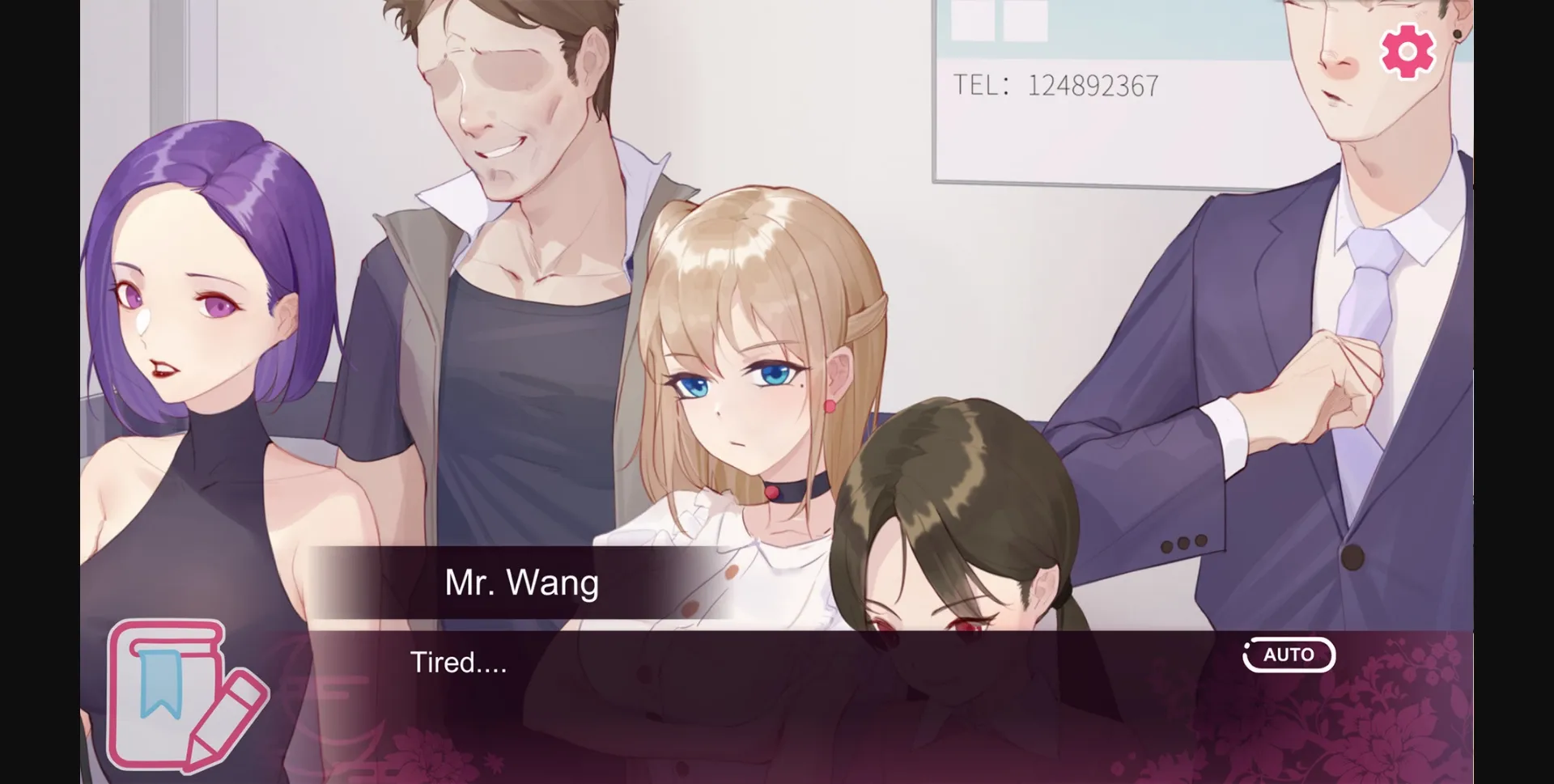Tap the speaker nameplate reading Mr. Wang

coord(522,583)
